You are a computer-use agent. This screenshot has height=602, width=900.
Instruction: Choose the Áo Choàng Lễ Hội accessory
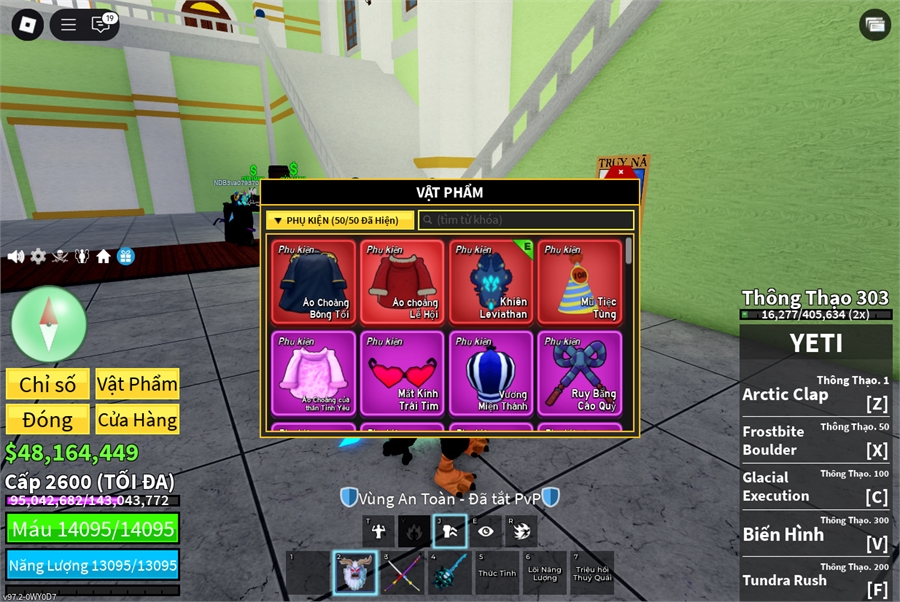coord(402,281)
